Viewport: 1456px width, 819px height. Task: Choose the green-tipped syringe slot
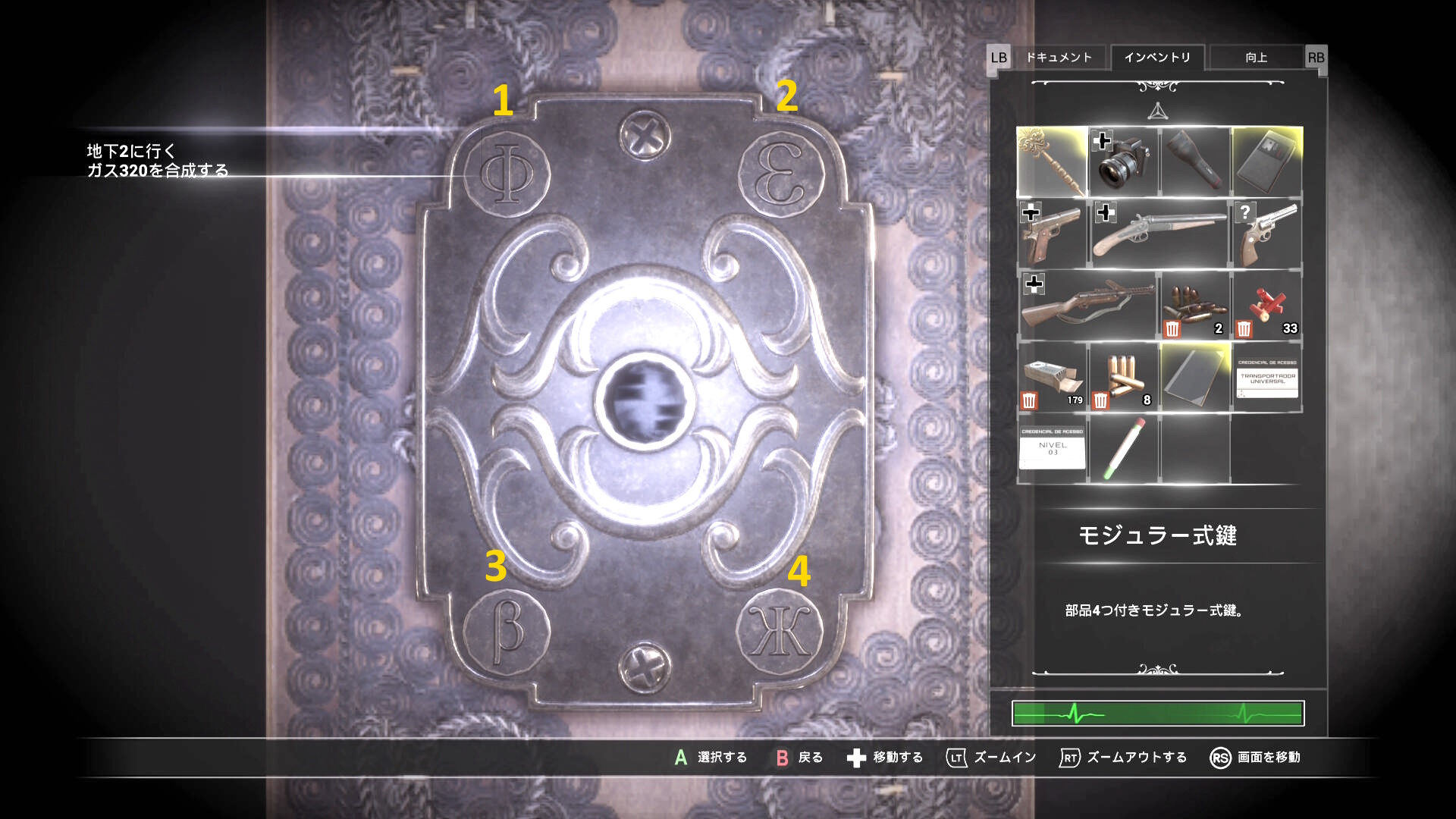tap(1123, 448)
